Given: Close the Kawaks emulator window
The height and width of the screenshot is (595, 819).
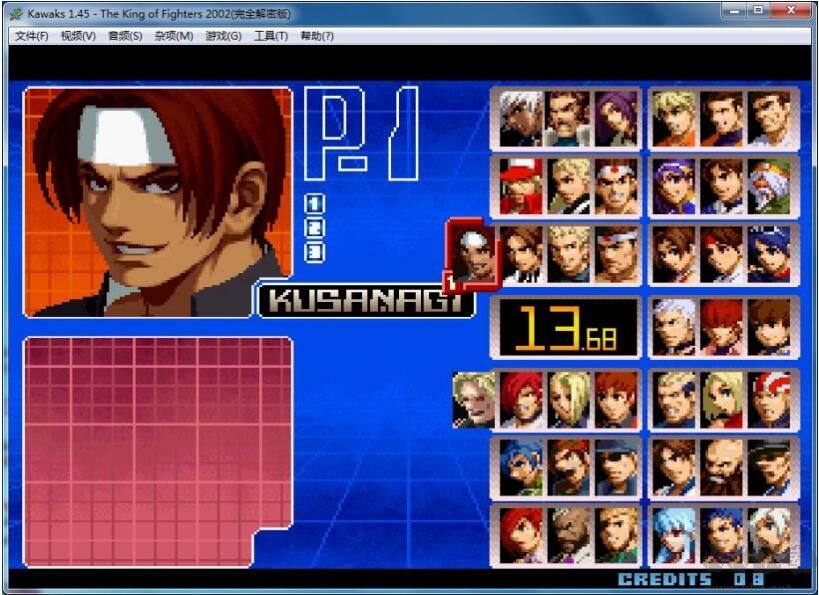Looking at the screenshot, I should [797, 10].
